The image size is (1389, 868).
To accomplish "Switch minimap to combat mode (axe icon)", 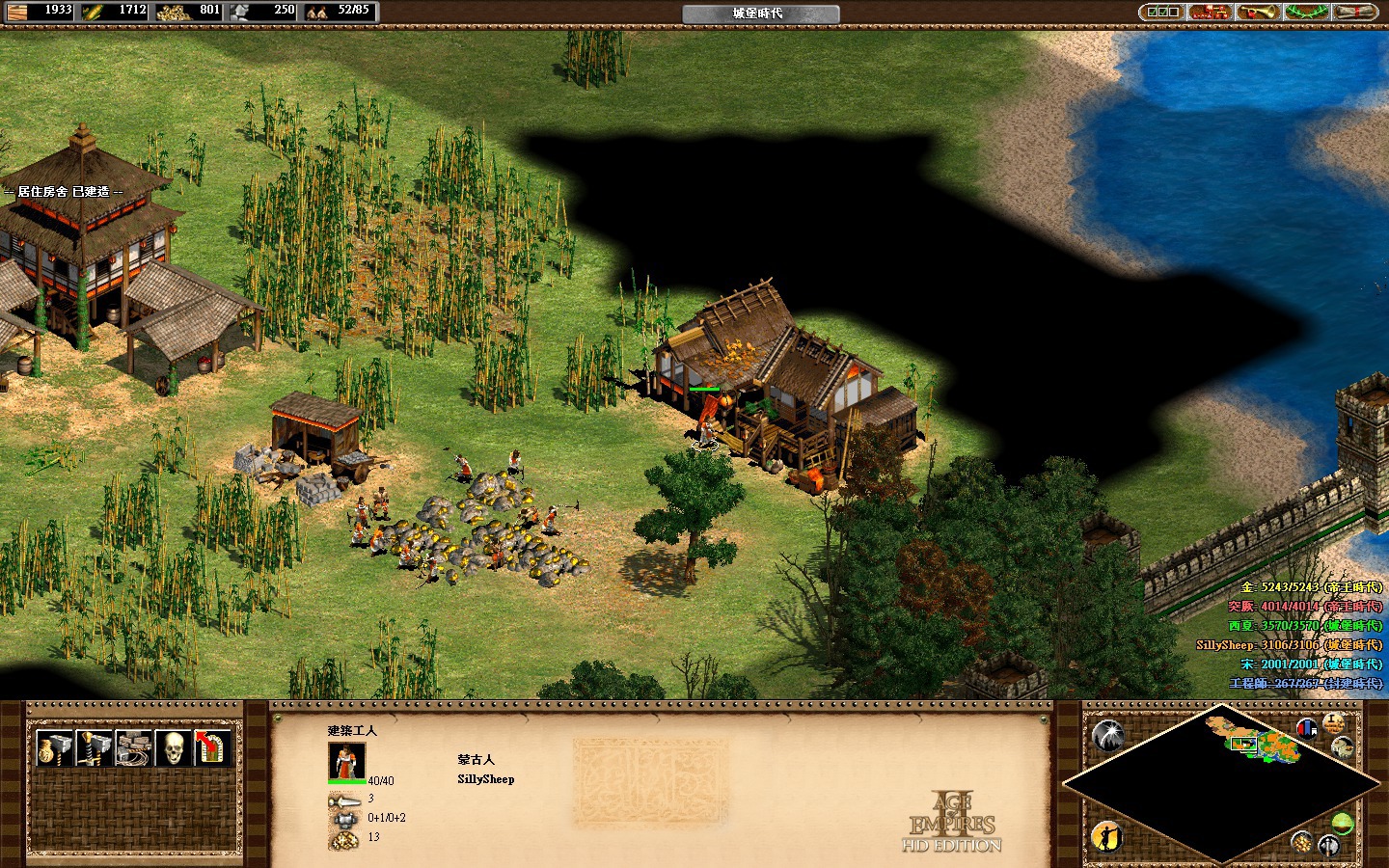I will coord(1328,847).
